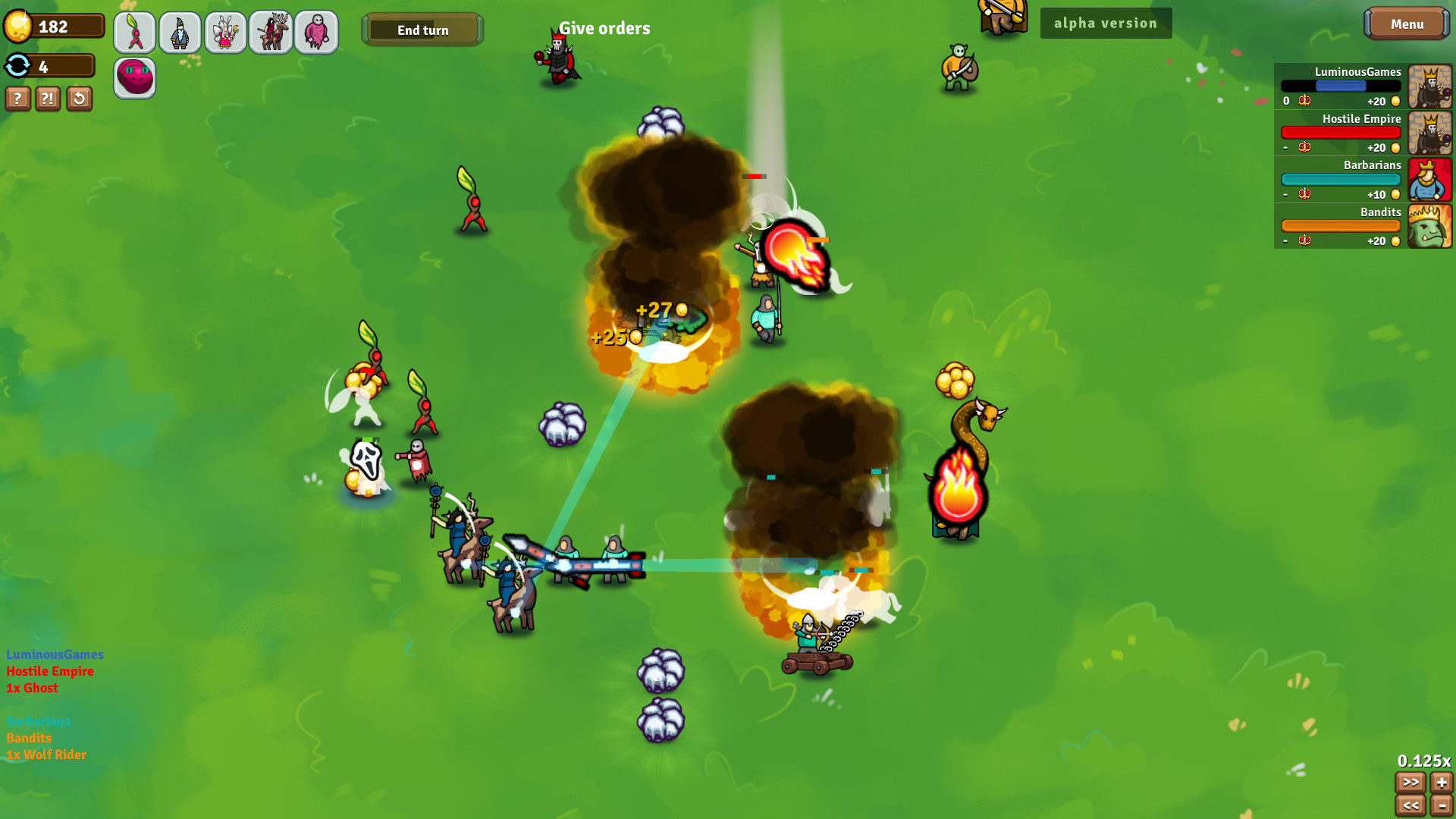Select the wizard unit icon
The height and width of the screenshot is (819, 1456).
point(180,32)
